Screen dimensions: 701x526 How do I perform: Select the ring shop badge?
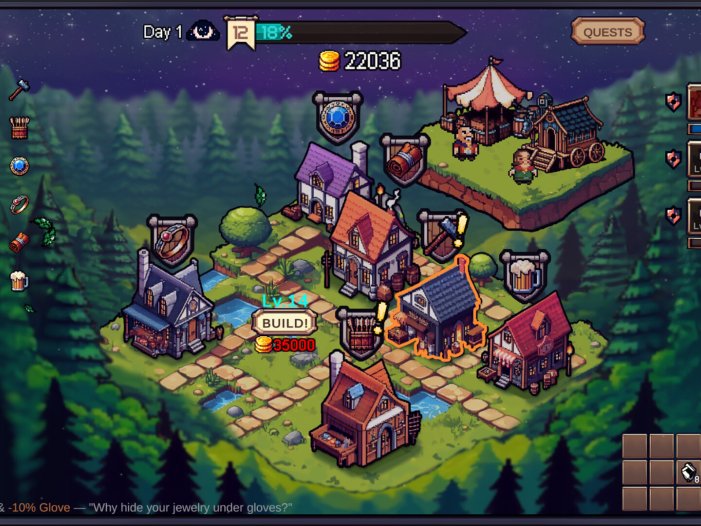point(172,240)
